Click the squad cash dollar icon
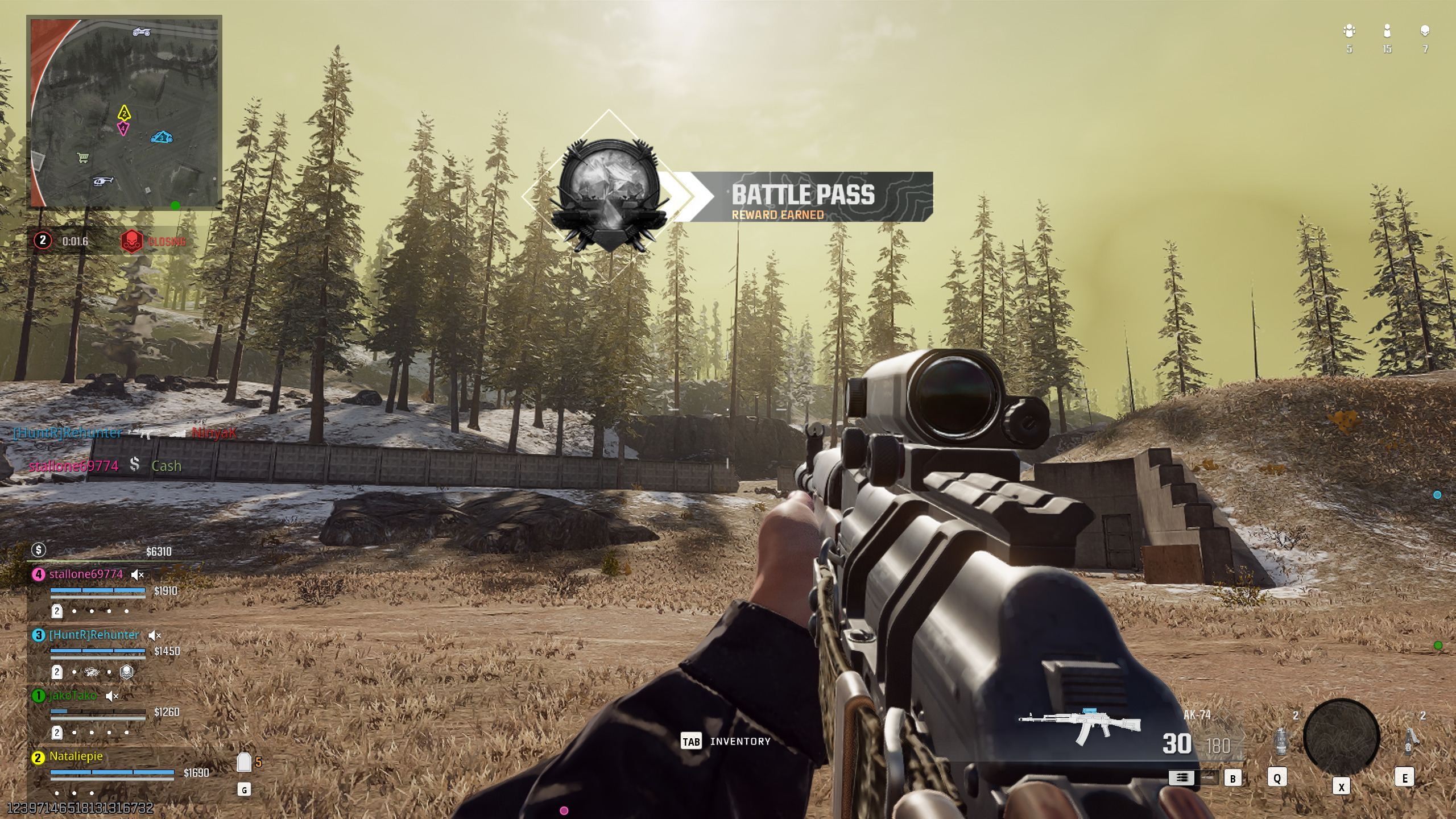Viewport: 1456px width, 819px height. coord(39,549)
